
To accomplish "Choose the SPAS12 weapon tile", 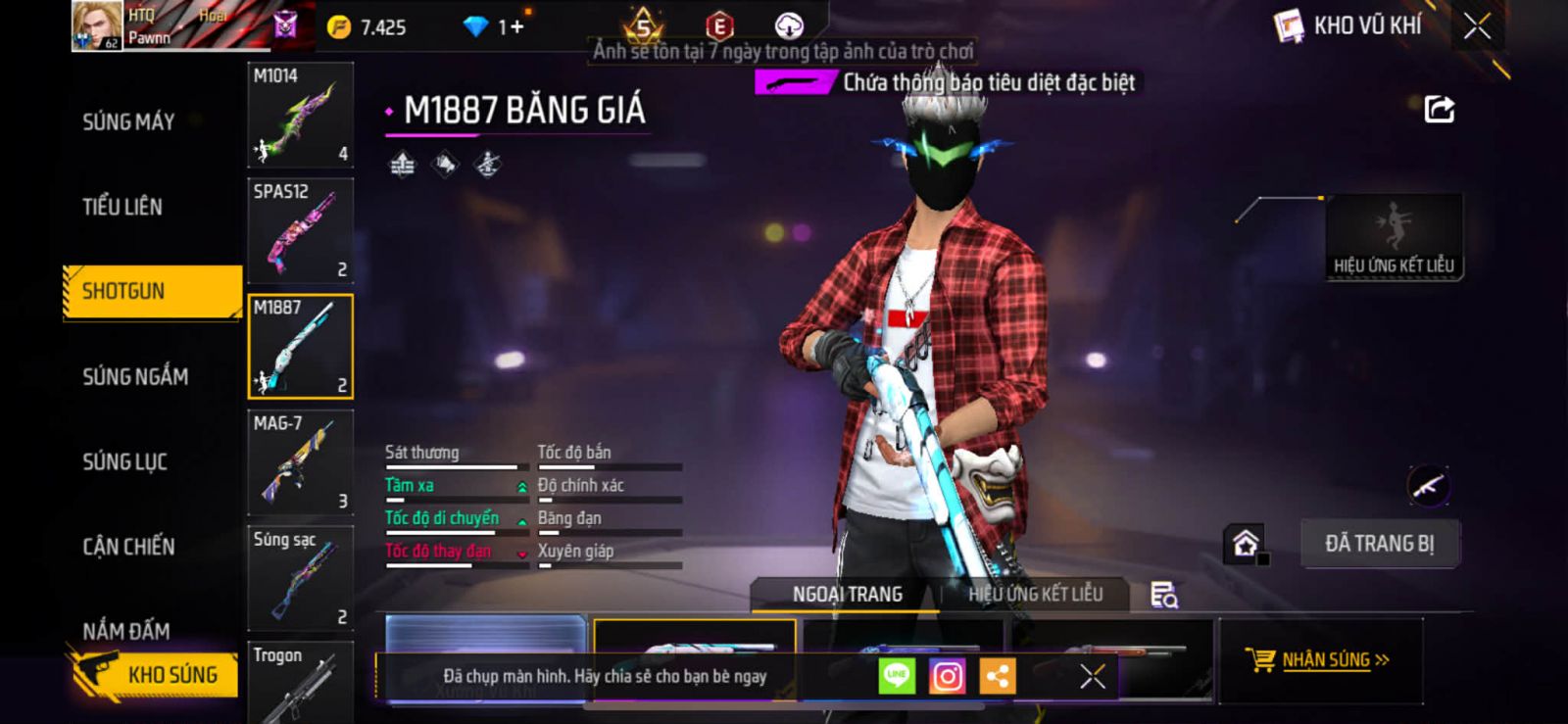I will [300, 231].
